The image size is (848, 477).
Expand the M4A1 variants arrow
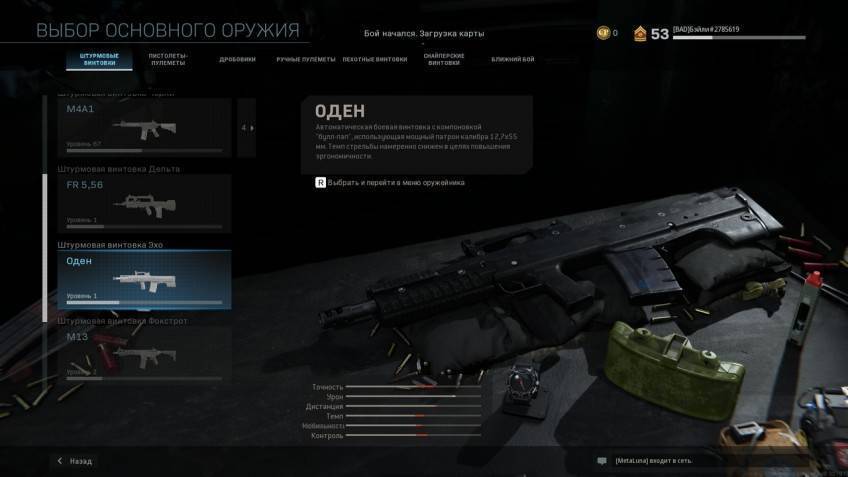(246, 128)
